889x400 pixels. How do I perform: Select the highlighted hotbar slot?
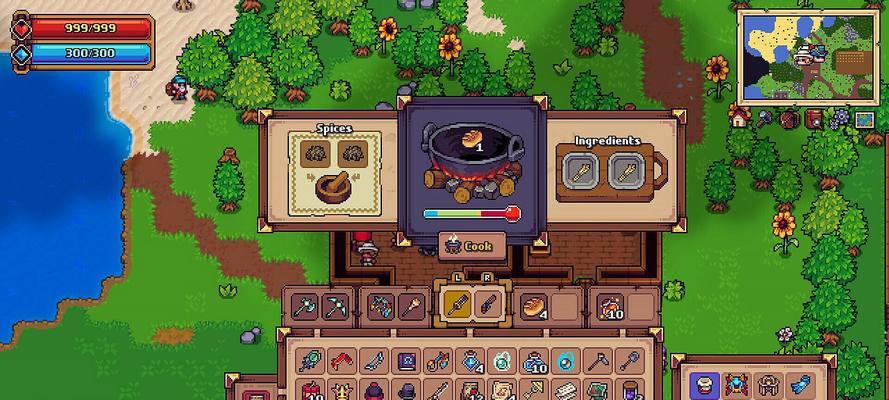click(455, 305)
